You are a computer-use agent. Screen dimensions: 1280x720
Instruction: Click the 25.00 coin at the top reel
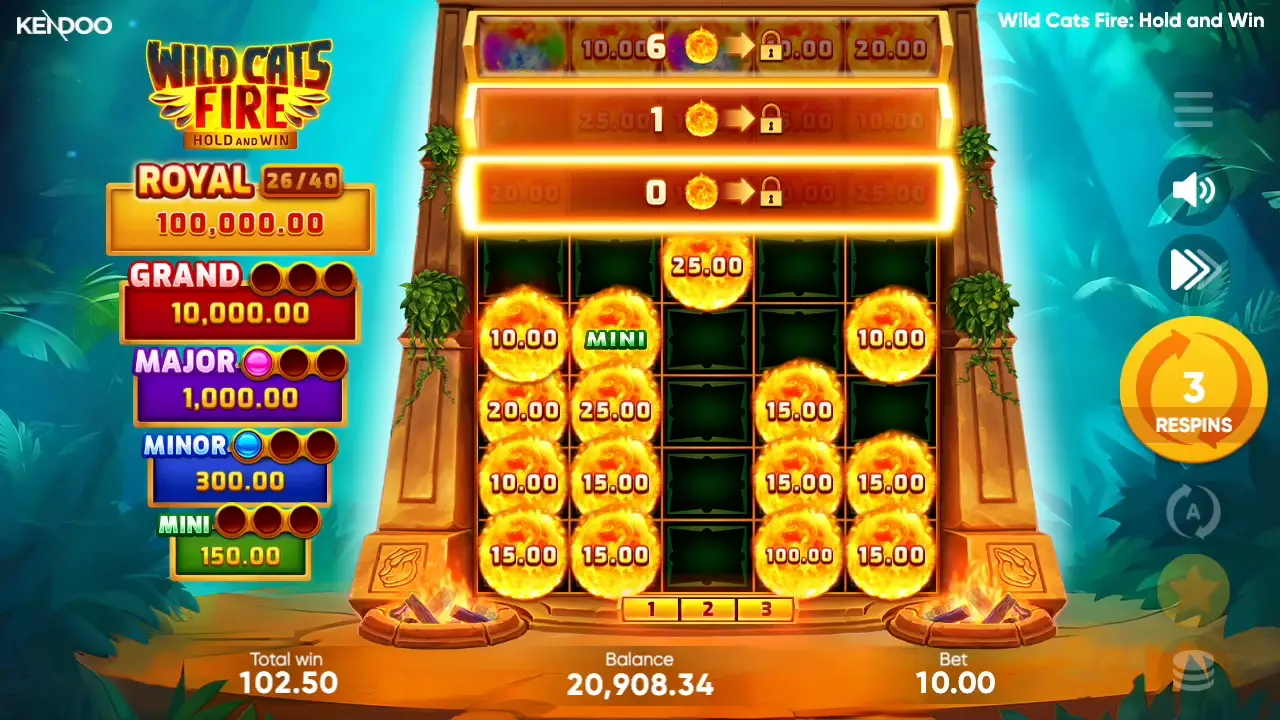tap(707, 265)
